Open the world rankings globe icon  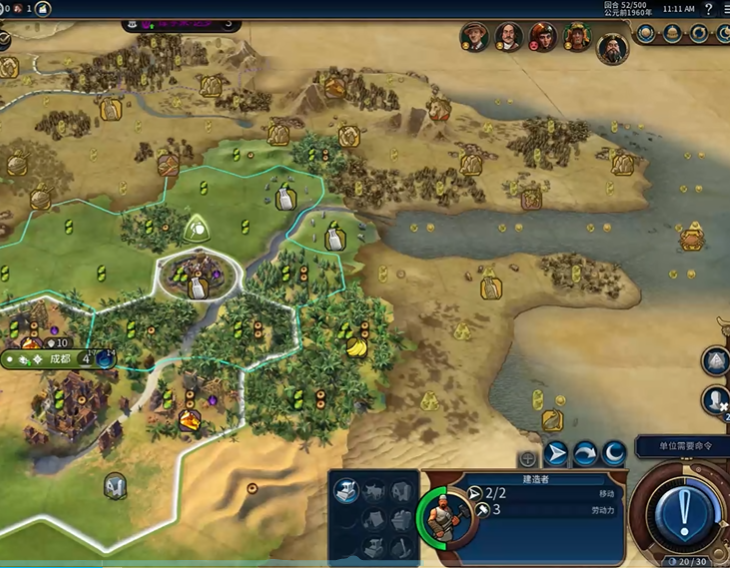pyautogui.click(x=646, y=34)
